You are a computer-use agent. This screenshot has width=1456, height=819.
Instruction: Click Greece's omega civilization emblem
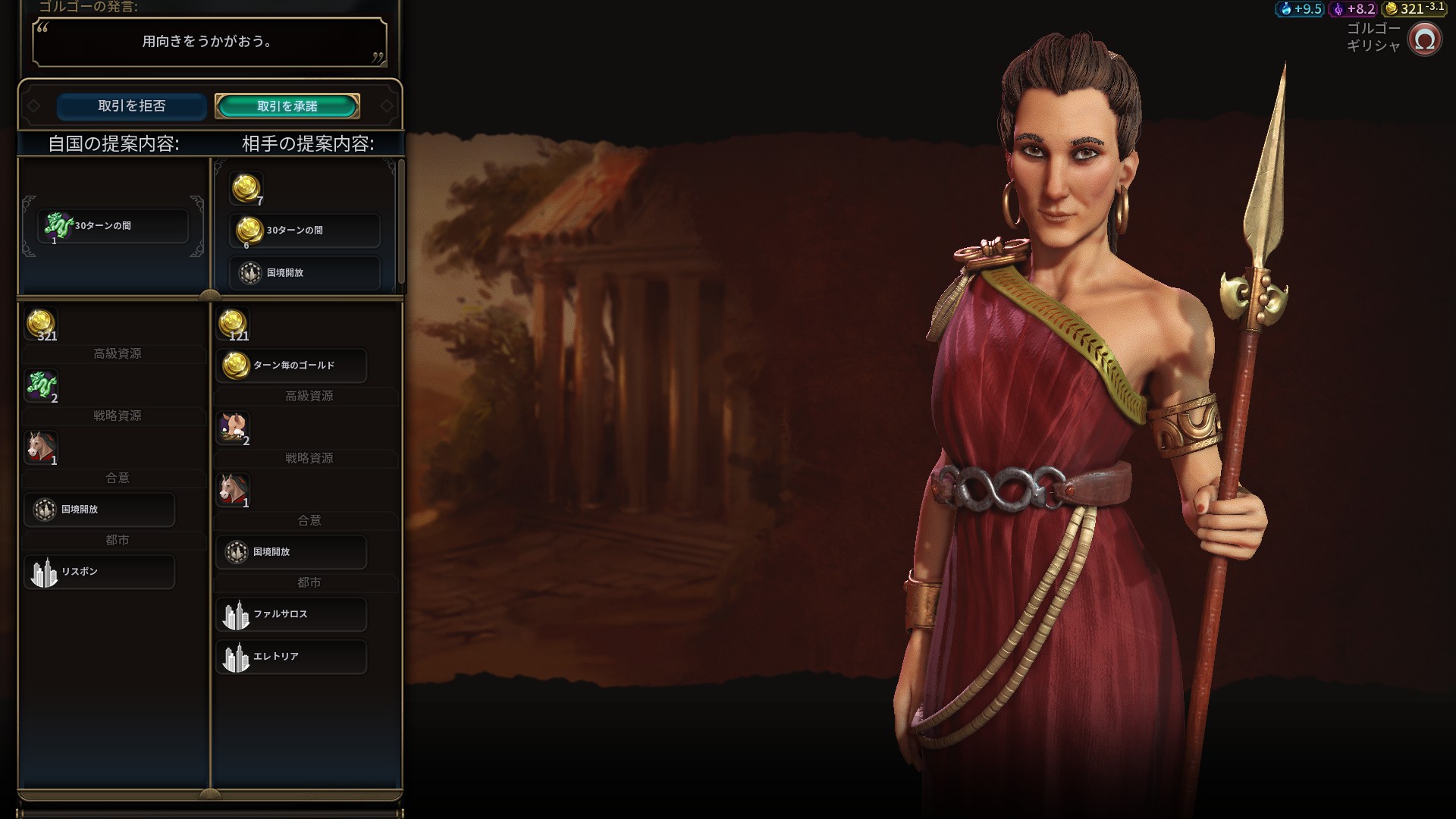click(x=1424, y=39)
